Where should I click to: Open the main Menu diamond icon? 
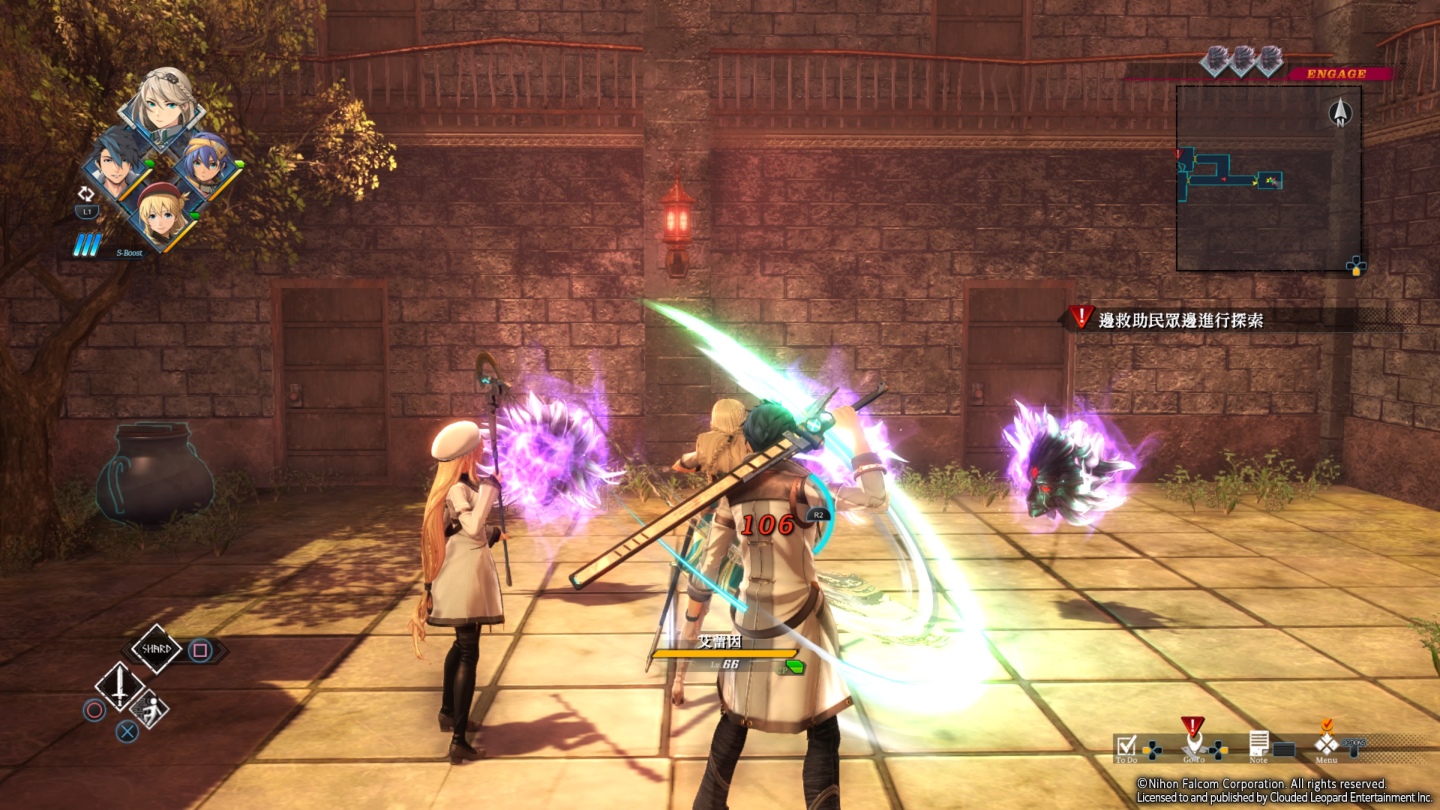tap(1326, 744)
